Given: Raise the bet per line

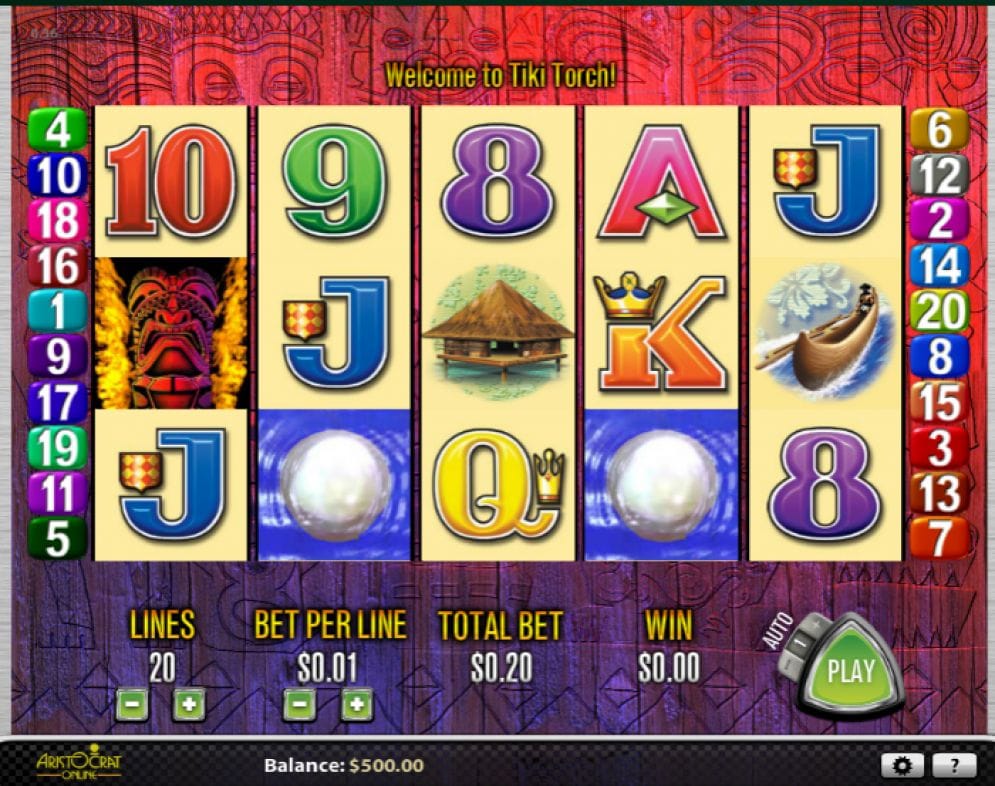Looking at the screenshot, I should coord(357,705).
